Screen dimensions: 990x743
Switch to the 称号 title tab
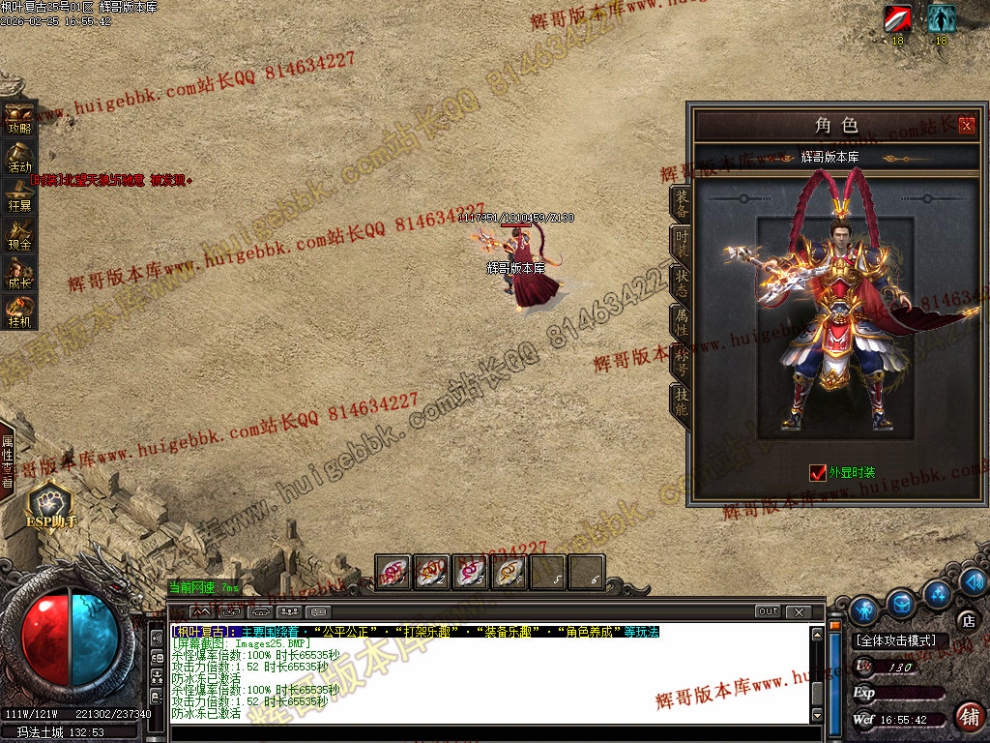(680, 360)
